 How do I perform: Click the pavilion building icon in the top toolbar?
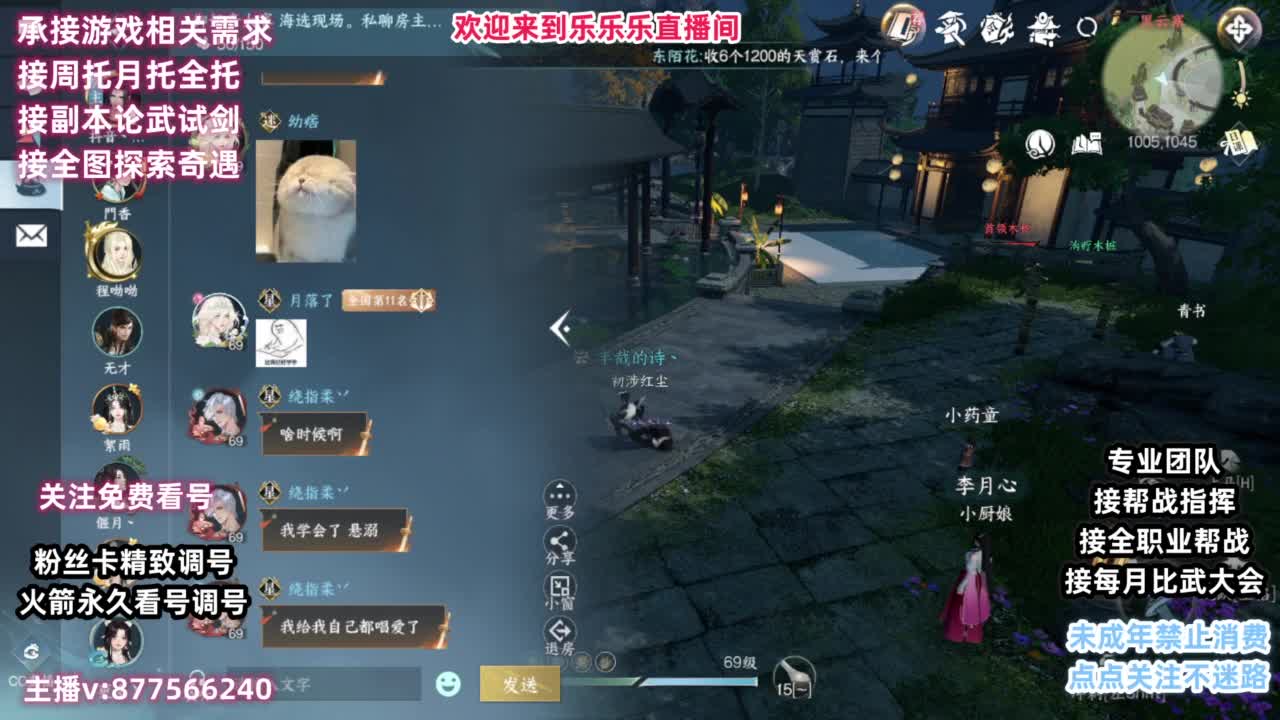pos(1044,30)
